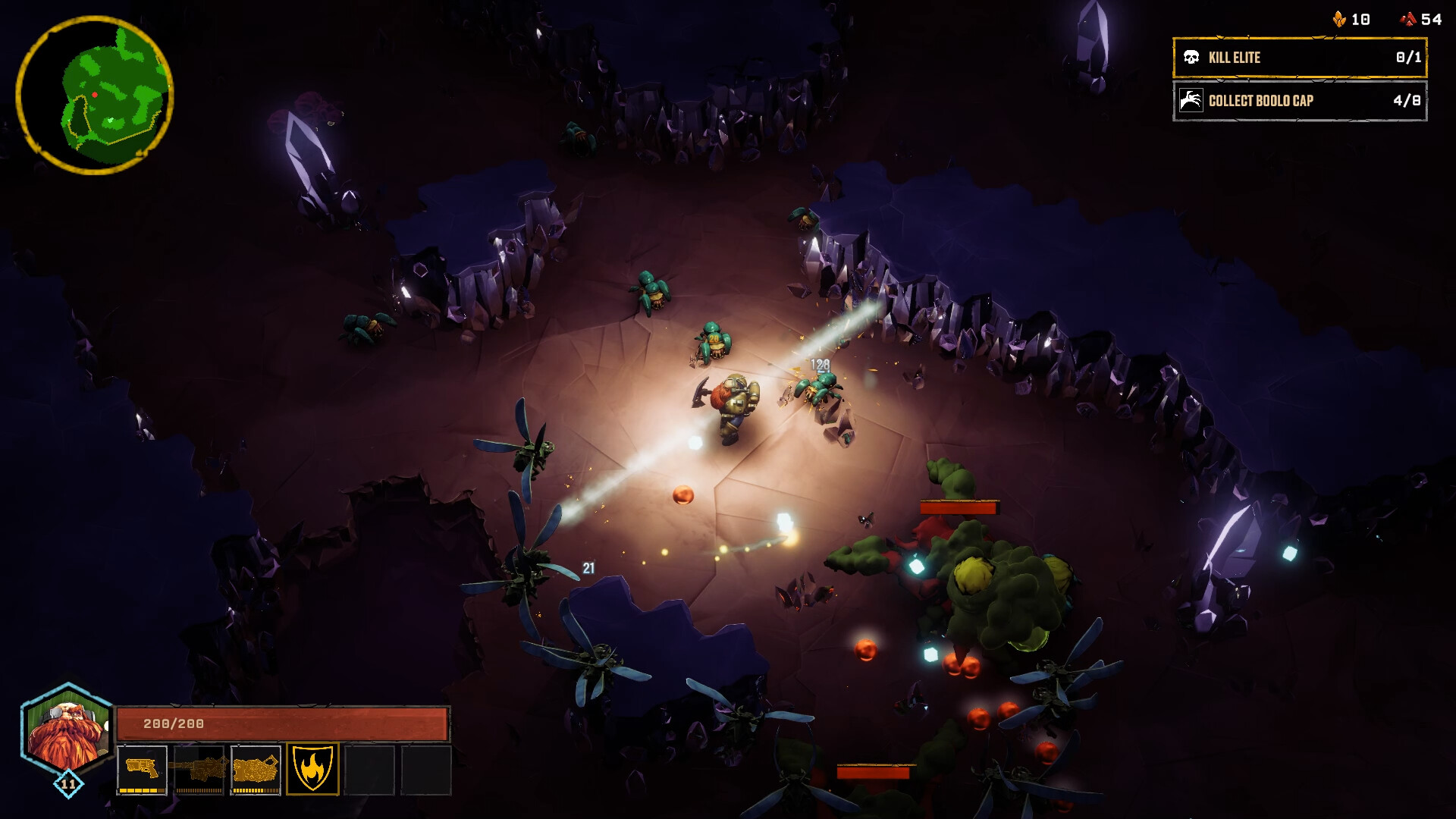Click the claw icon on Collect Boolo Cap
Image resolution: width=1456 pixels, height=819 pixels.
tap(1192, 99)
